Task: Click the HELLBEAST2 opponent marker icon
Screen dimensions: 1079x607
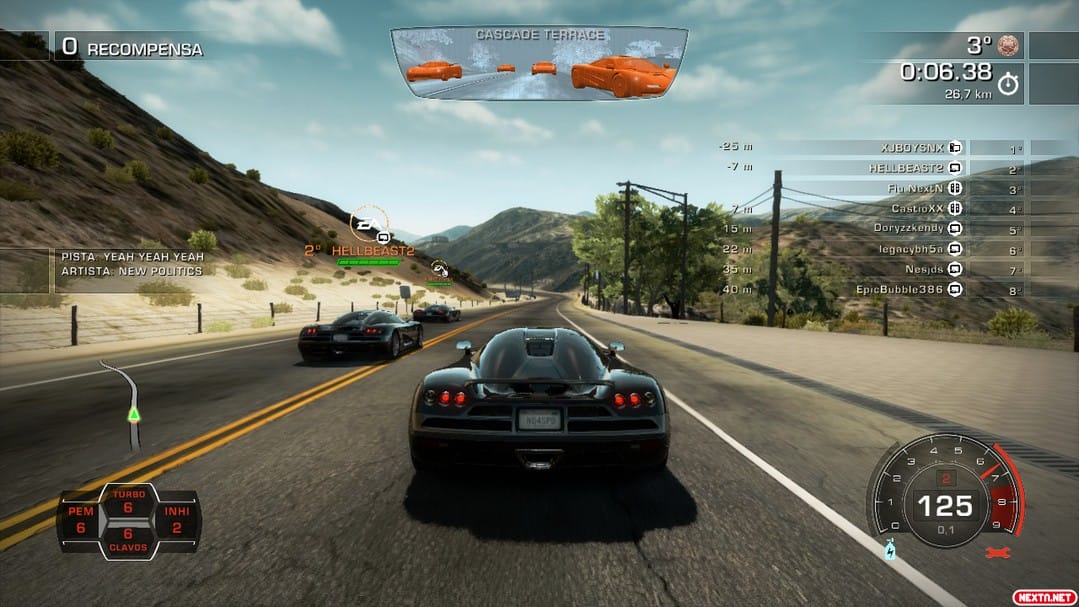Action: click(x=367, y=223)
